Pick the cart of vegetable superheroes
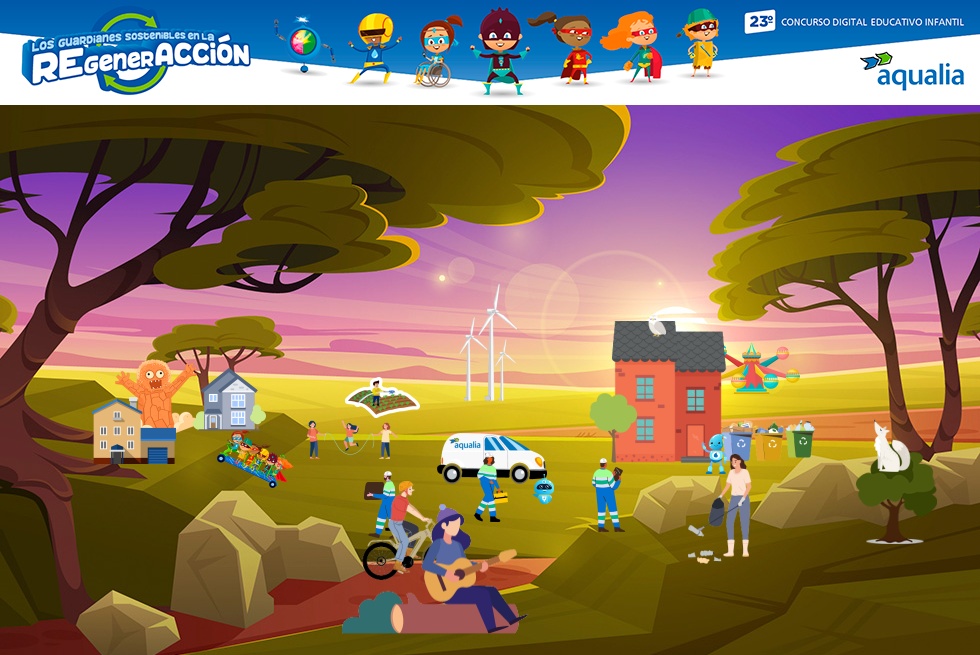Viewport: 980px width, 655px height. 254,461
